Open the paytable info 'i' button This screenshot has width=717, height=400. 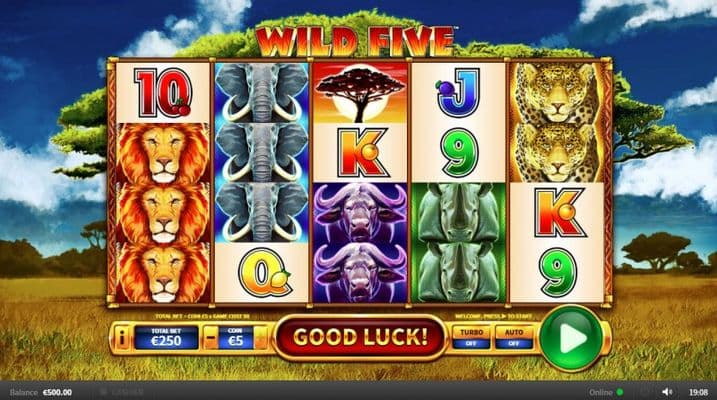pos(124,338)
